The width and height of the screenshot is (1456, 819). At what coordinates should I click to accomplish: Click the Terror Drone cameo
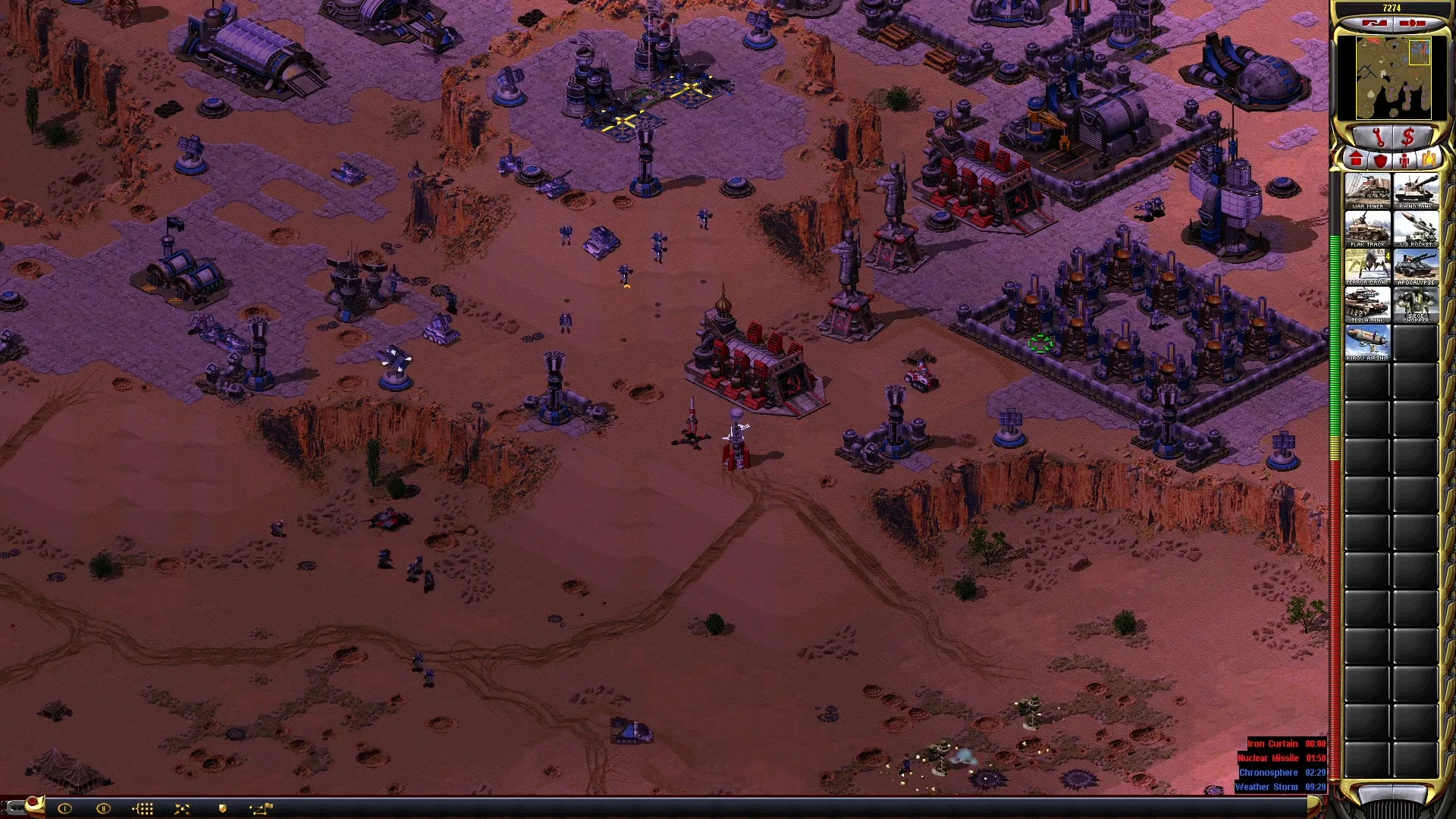[x=1367, y=266]
